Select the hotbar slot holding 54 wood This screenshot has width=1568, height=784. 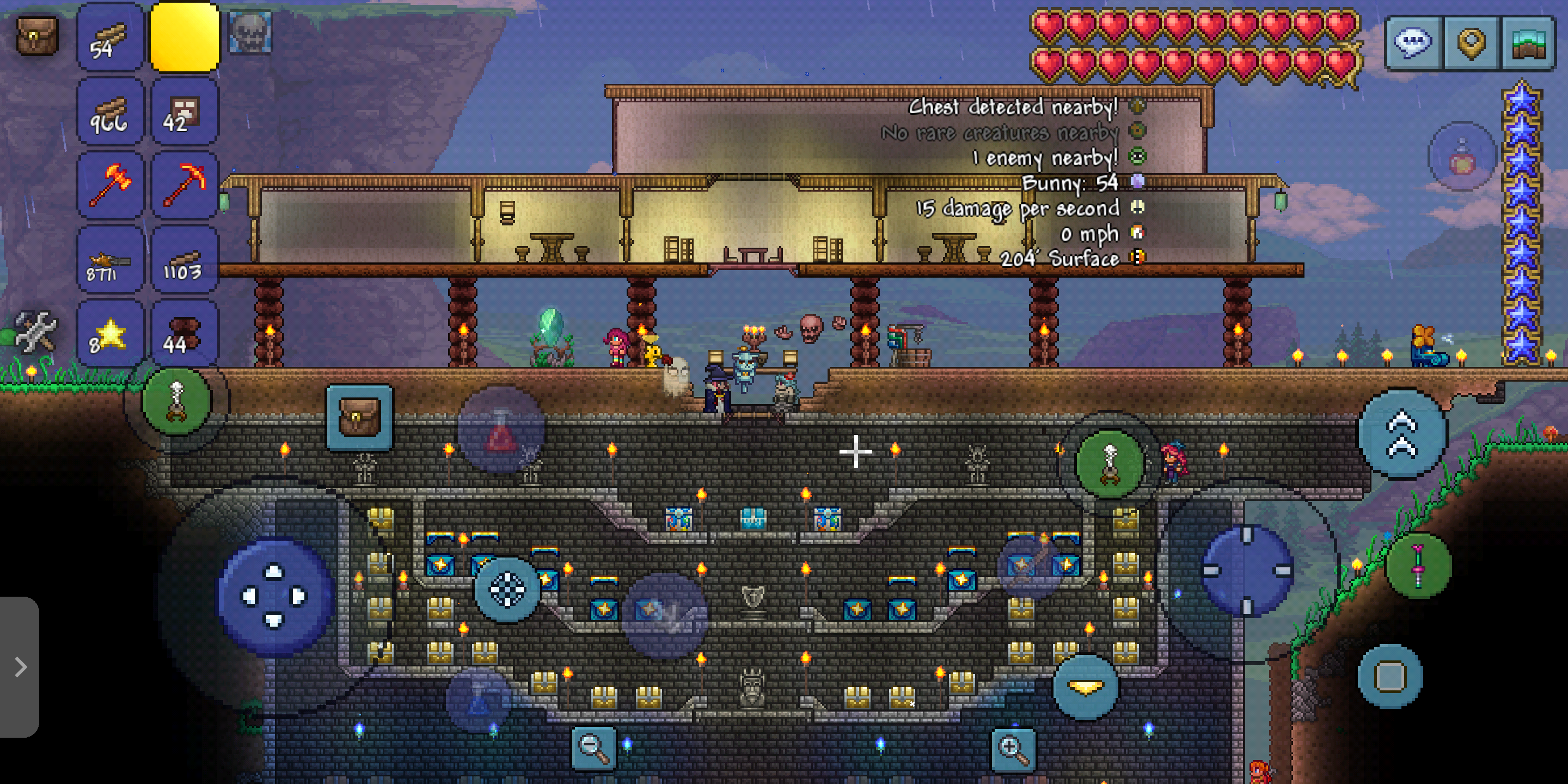[x=110, y=38]
